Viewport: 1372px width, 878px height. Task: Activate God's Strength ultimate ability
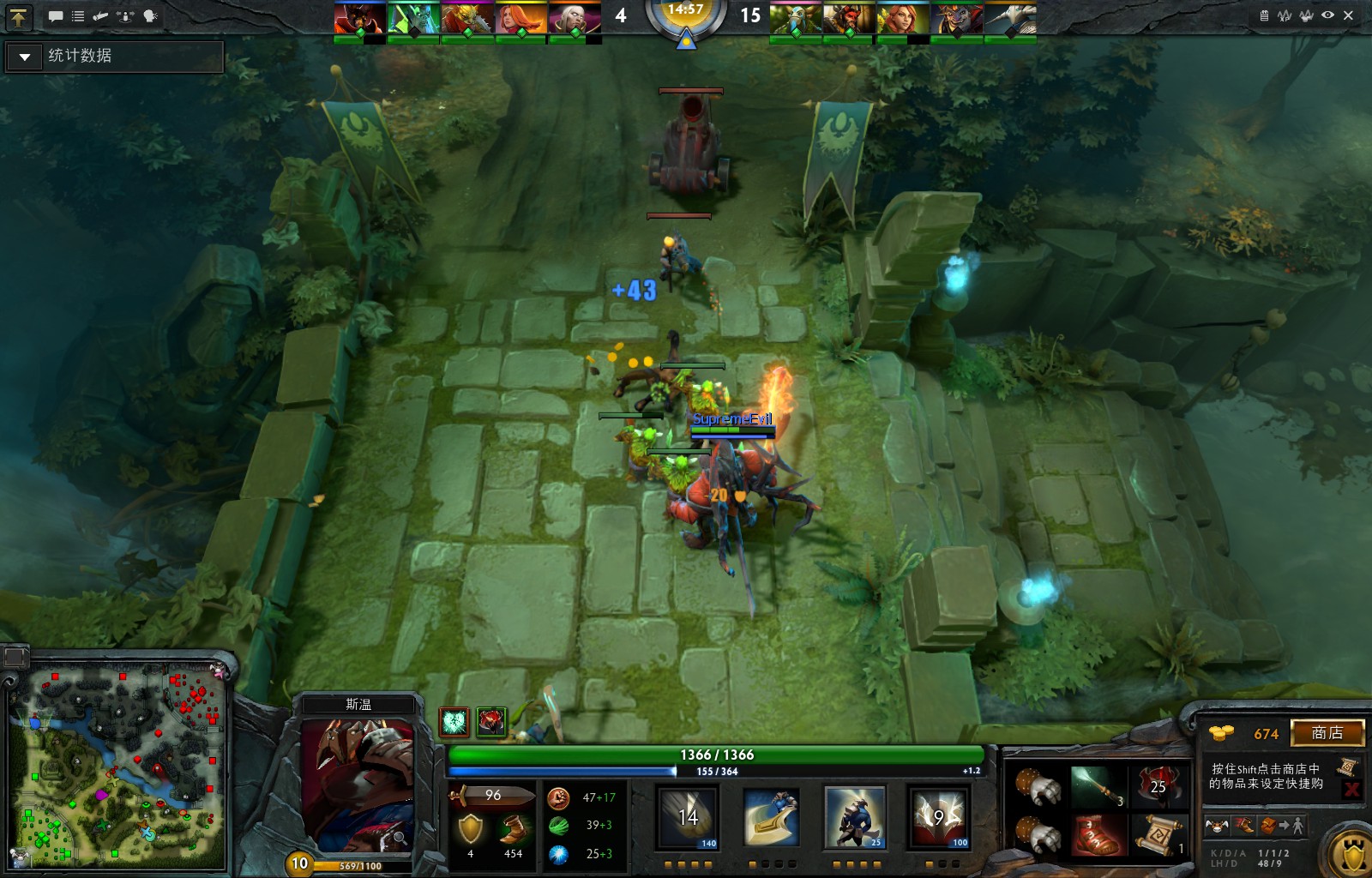click(x=938, y=819)
